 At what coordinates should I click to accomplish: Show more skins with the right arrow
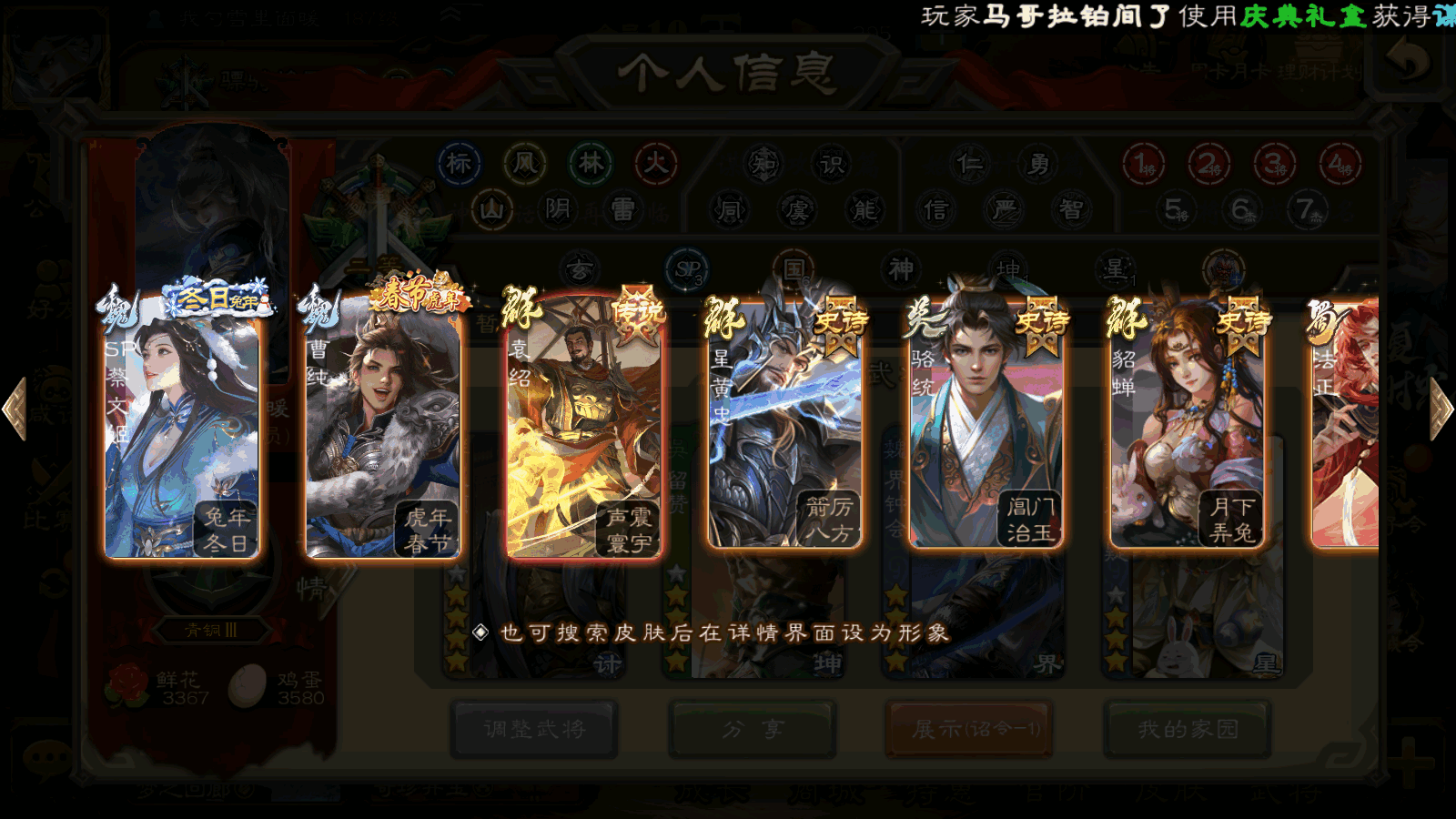(1441, 409)
